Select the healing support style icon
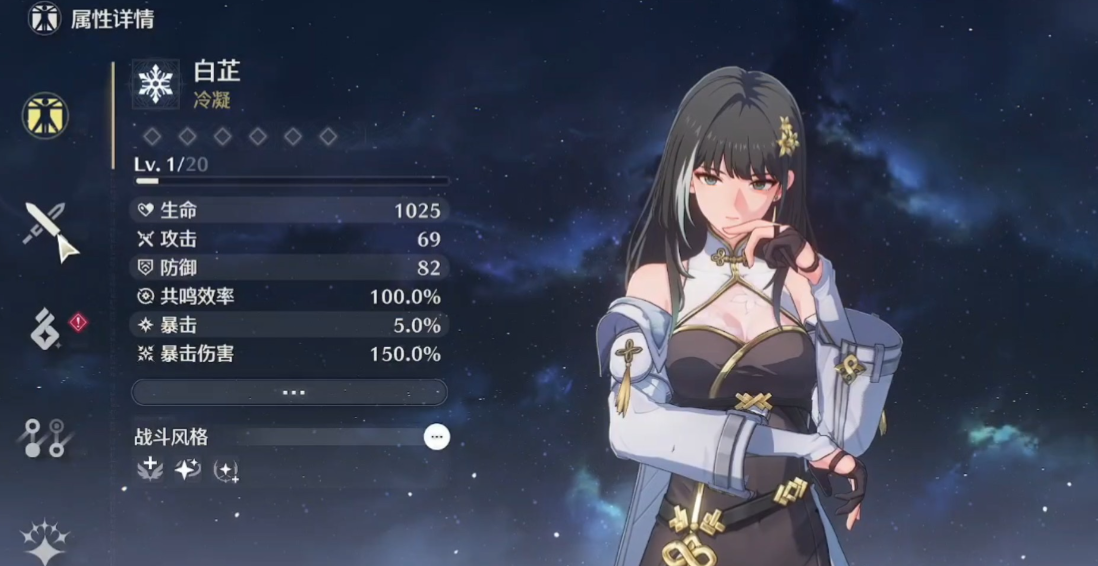1098x566 pixels. click(150, 469)
